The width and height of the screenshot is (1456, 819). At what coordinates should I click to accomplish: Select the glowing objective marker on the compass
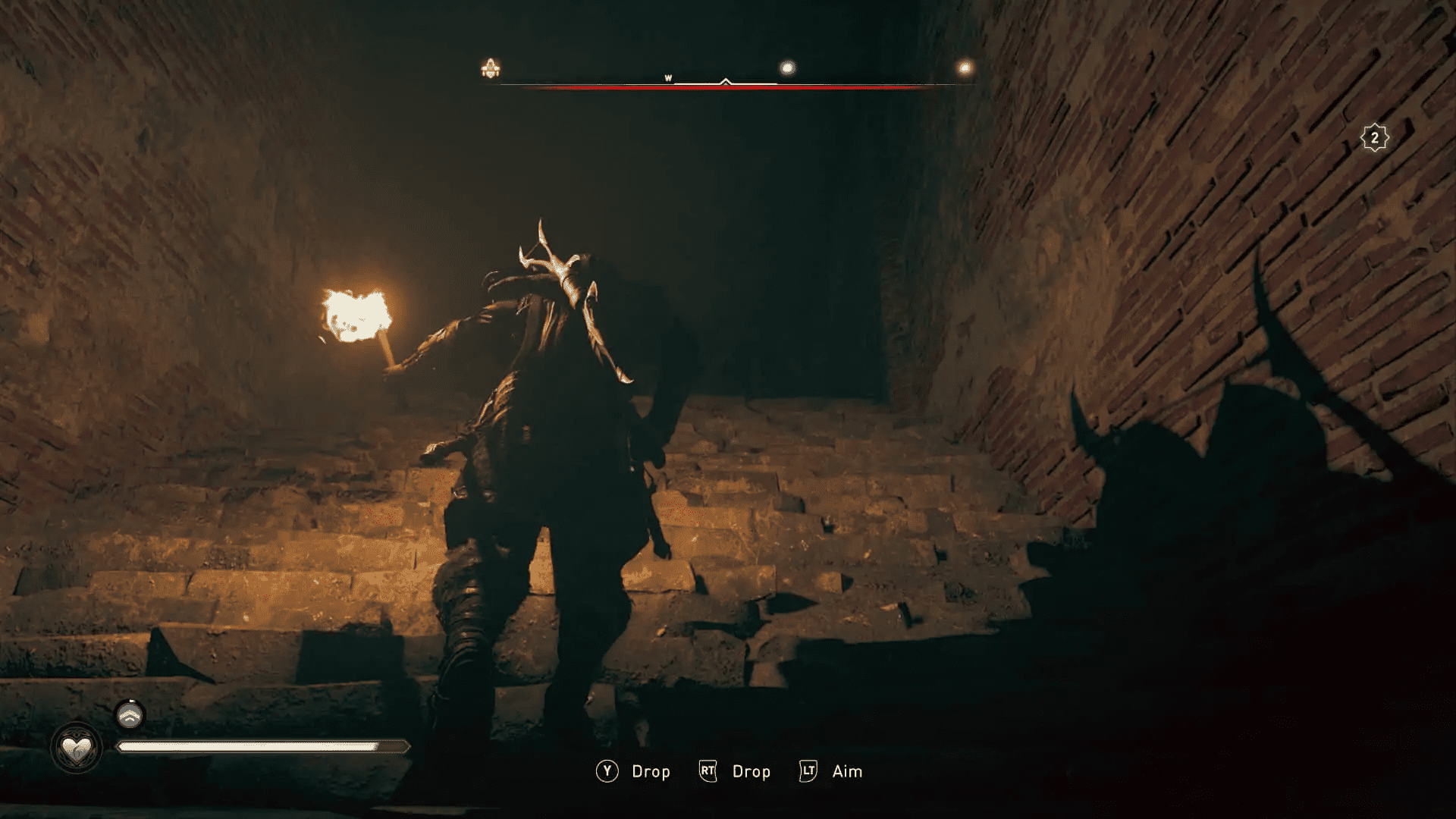(x=787, y=67)
